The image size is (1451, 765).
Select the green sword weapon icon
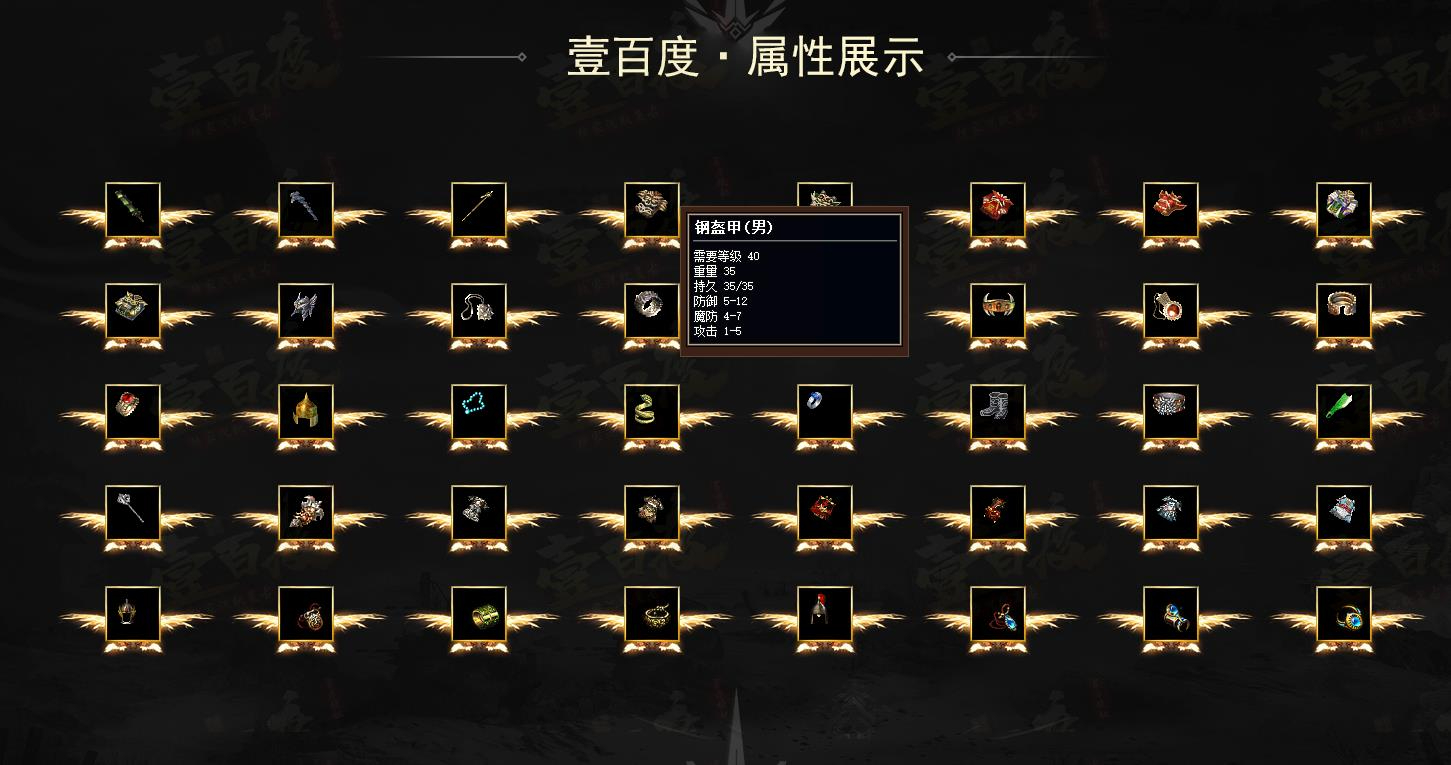(x=131, y=210)
